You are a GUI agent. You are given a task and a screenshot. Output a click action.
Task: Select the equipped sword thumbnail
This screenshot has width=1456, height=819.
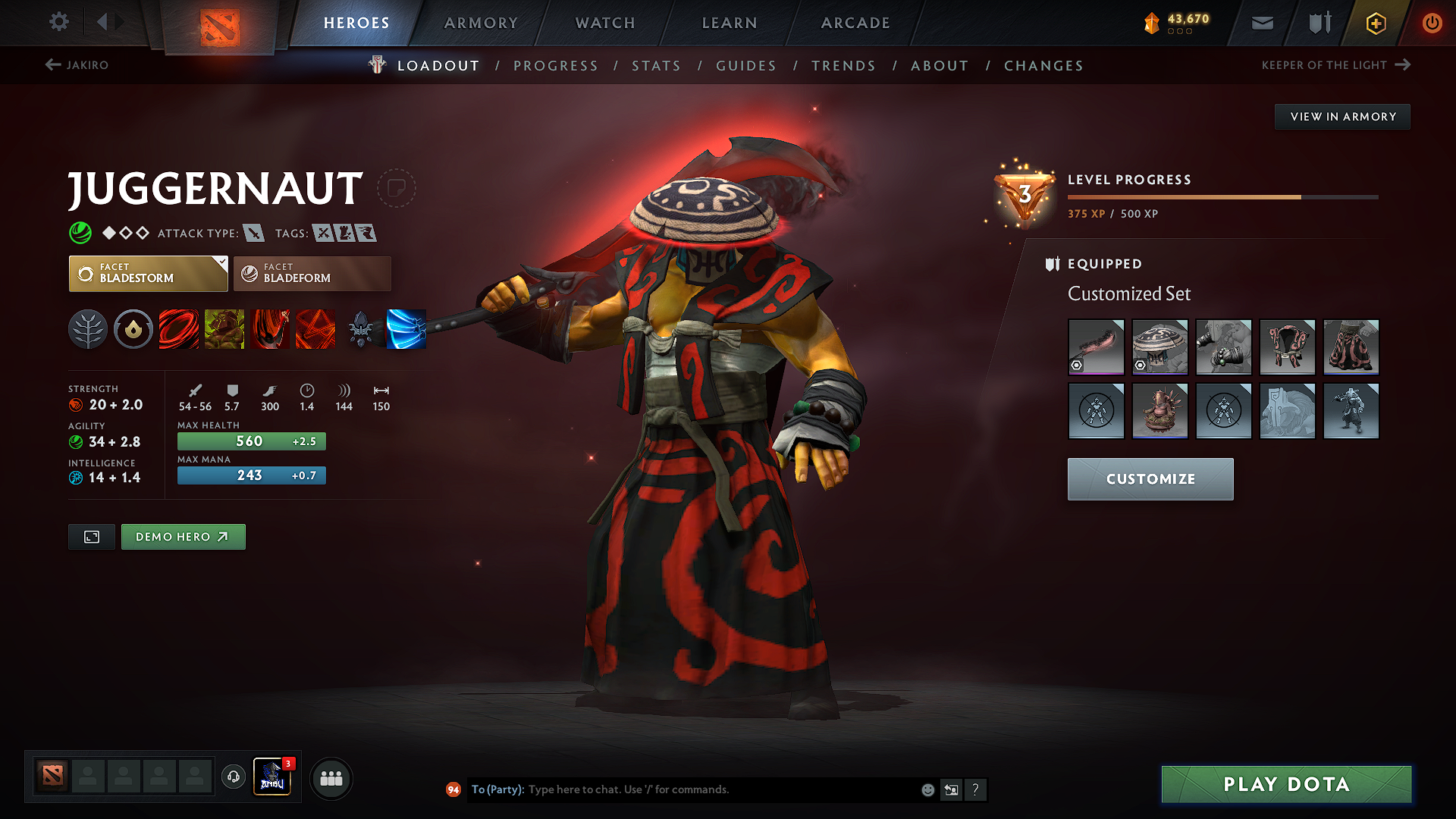1096,347
